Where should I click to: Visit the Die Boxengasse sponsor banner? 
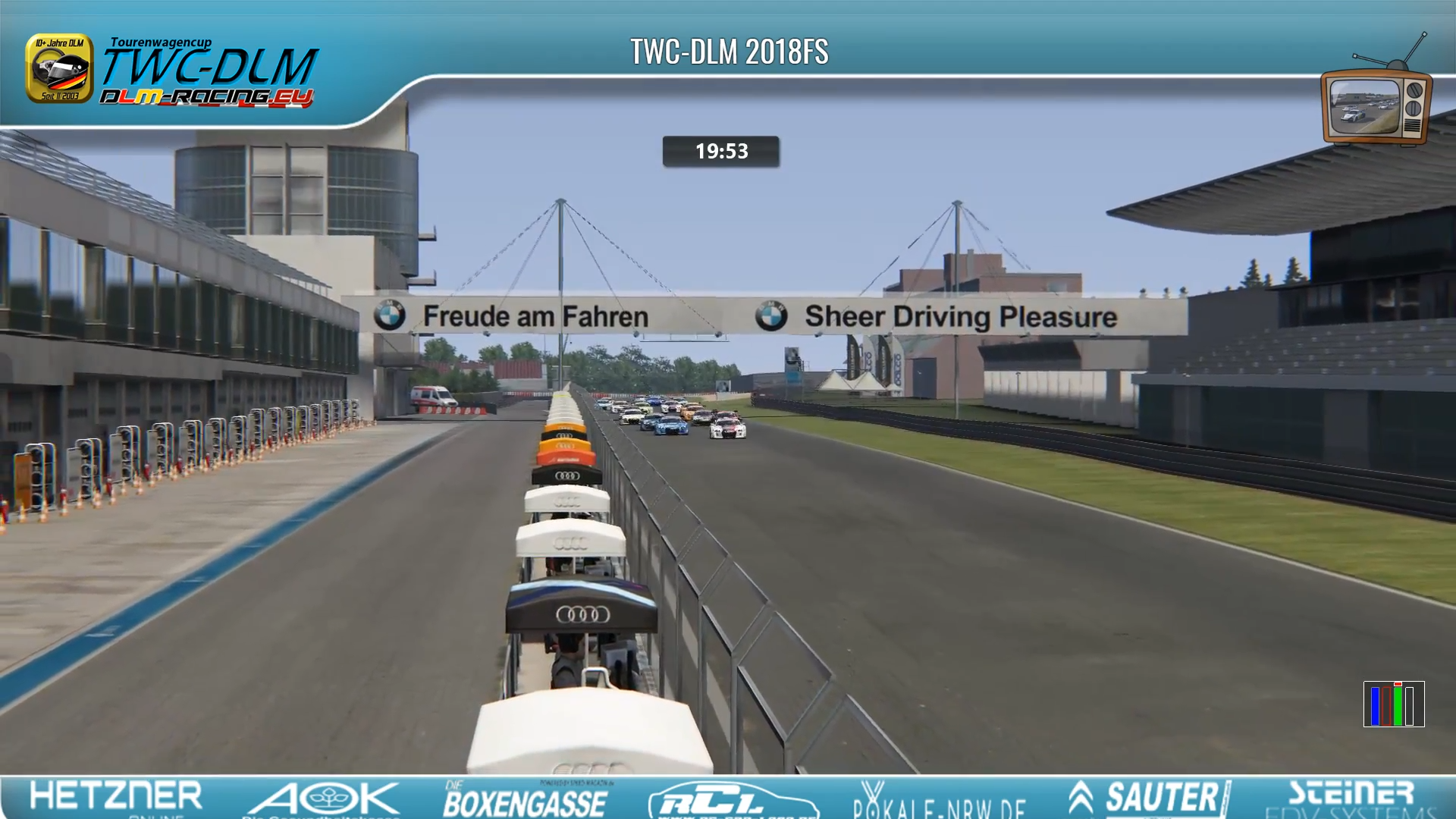[x=525, y=799]
